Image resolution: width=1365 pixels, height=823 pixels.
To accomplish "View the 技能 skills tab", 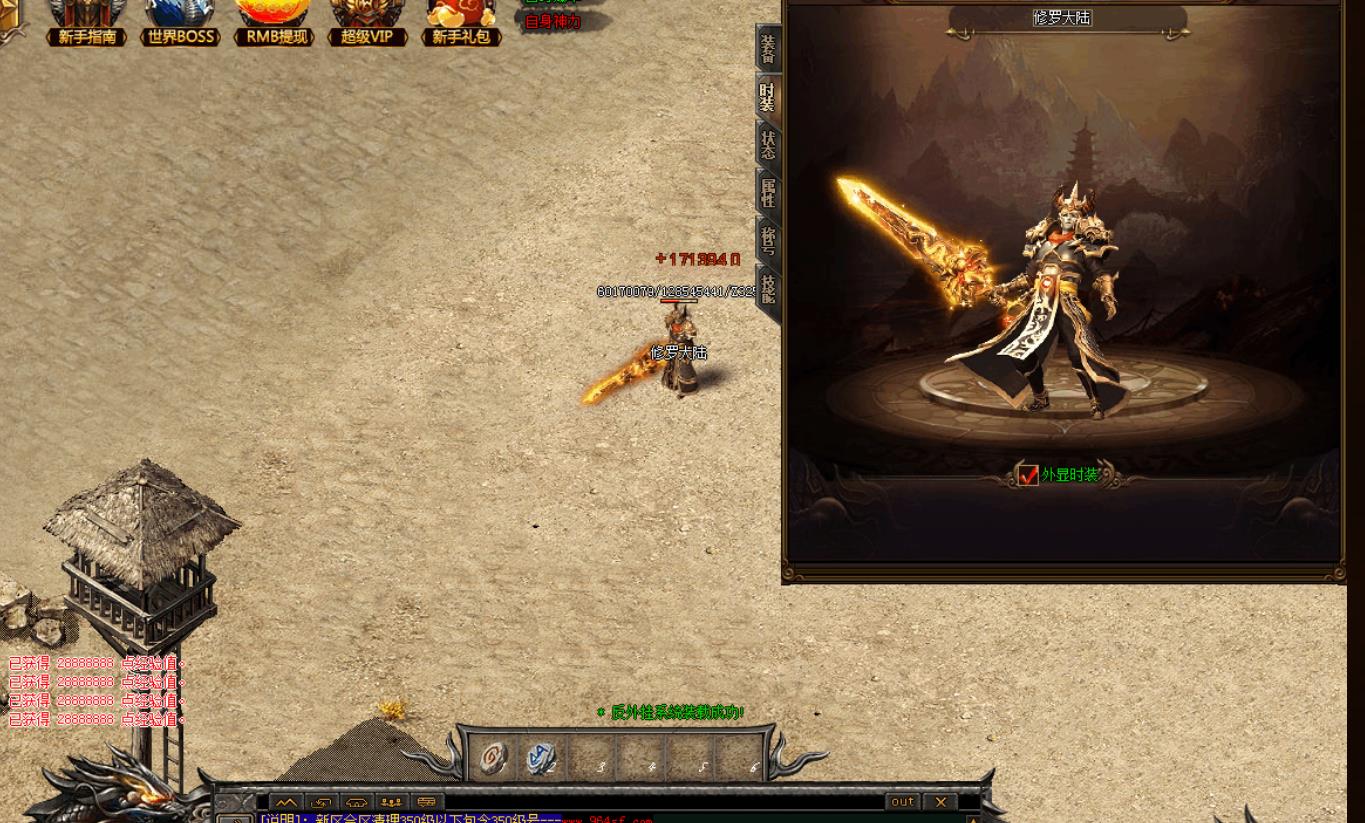I will coord(767,289).
